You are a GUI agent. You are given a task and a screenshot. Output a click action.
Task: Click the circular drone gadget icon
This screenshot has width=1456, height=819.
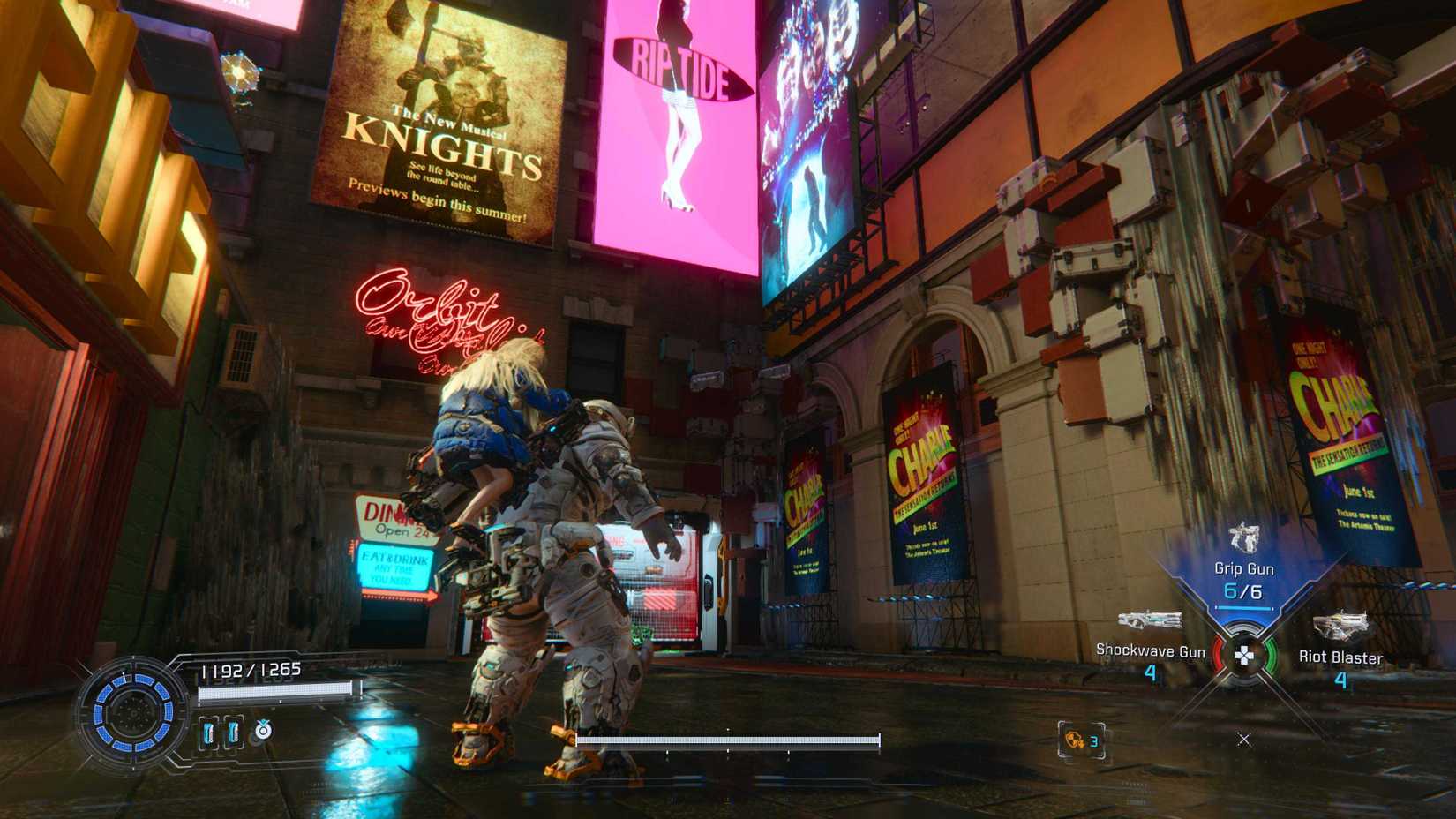(263, 731)
